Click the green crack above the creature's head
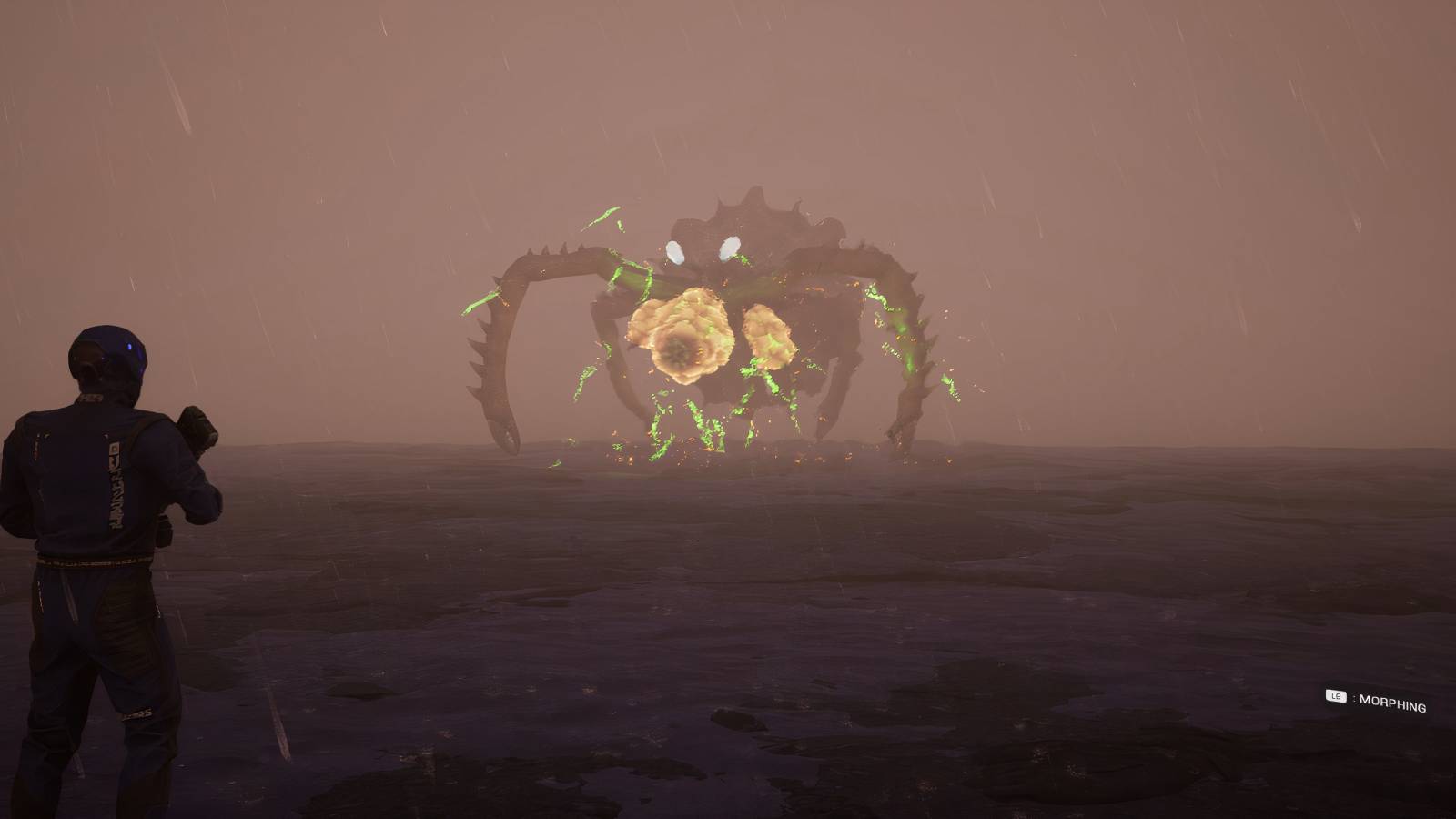The image size is (1456, 819). coord(605,214)
